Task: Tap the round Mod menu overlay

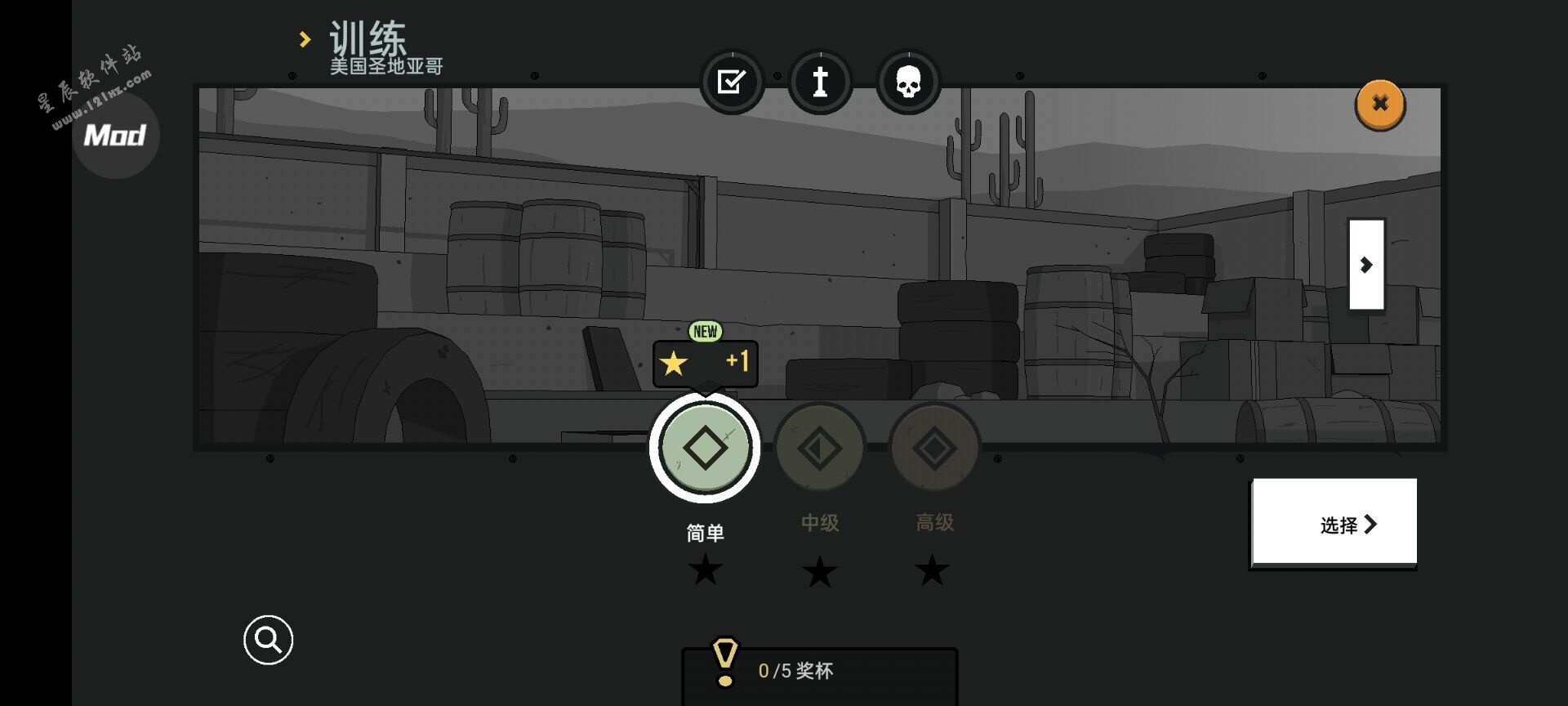Action: click(x=115, y=135)
